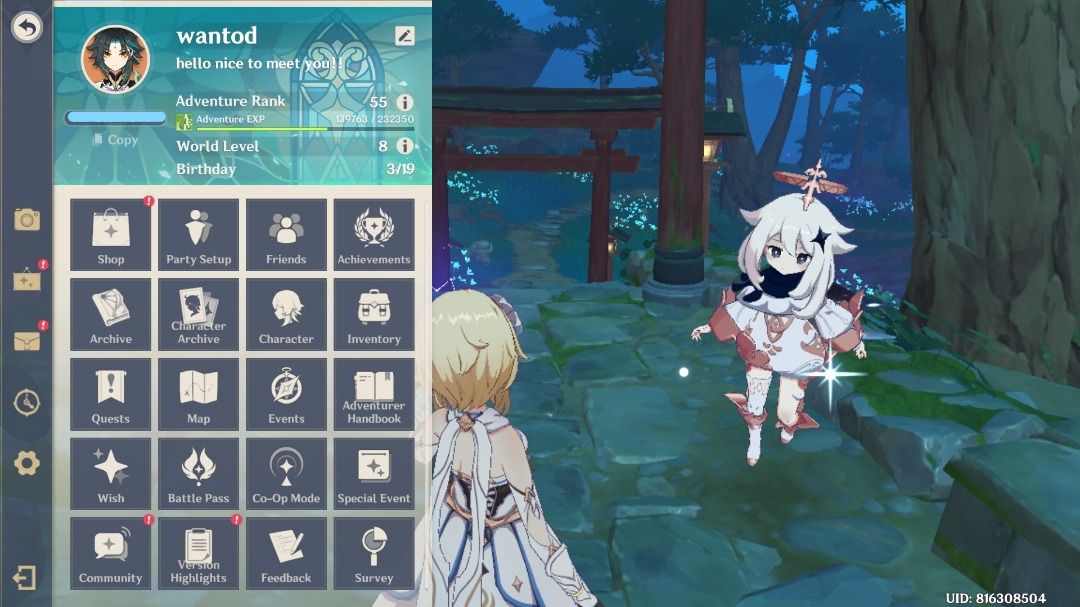This screenshot has height=607, width=1080.
Task: Open the Character screen
Action: click(x=286, y=314)
